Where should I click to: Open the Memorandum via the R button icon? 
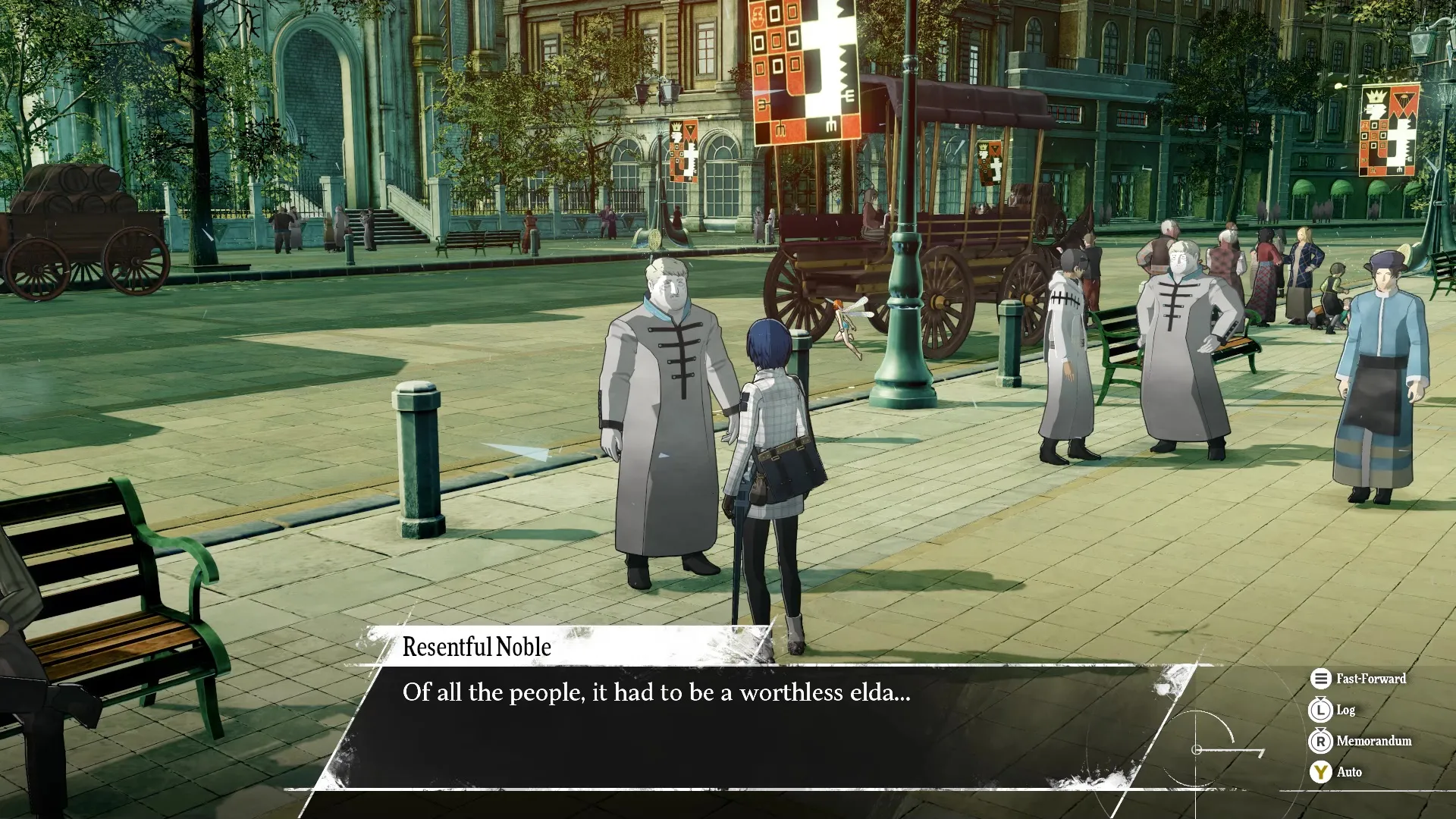click(1323, 742)
